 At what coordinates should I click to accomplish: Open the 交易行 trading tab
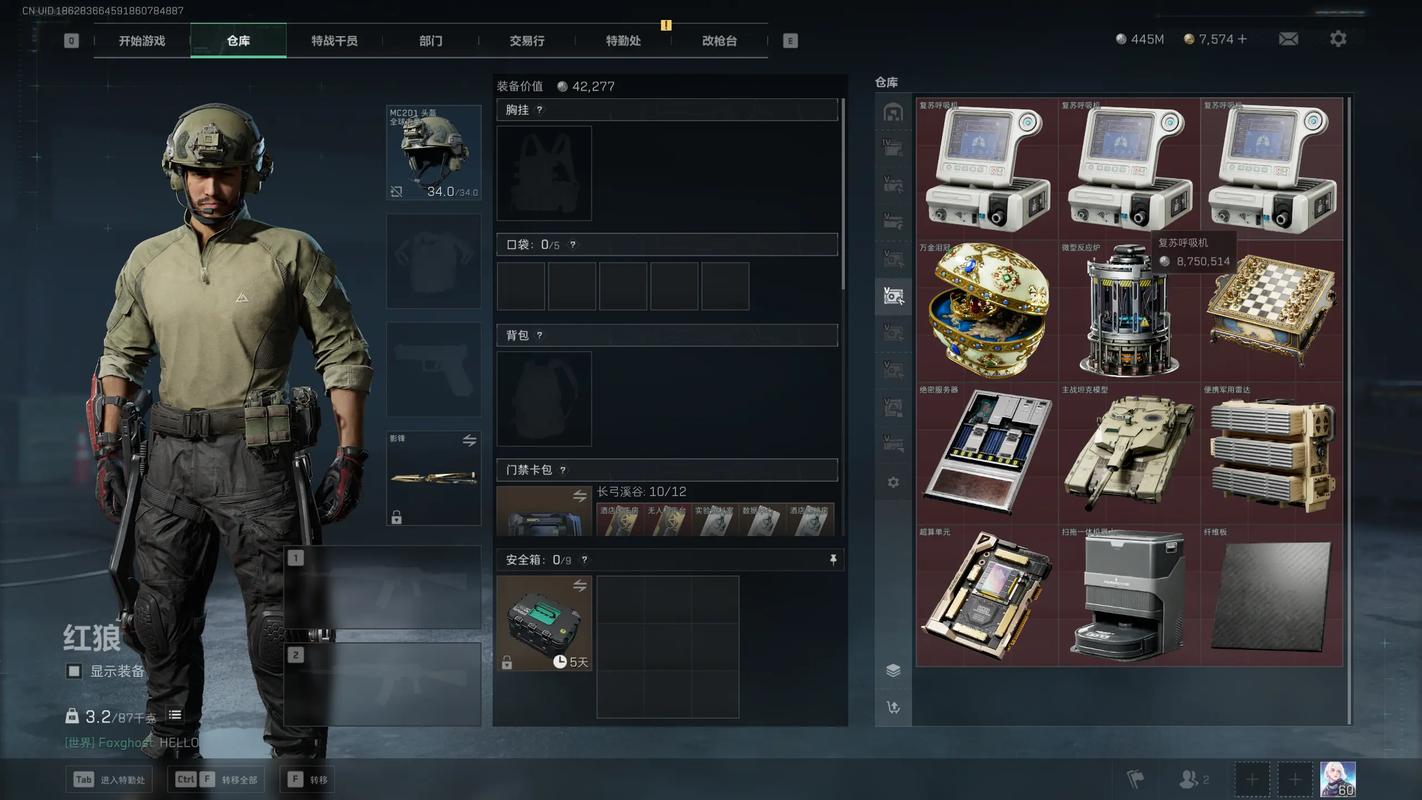[527, 41]
